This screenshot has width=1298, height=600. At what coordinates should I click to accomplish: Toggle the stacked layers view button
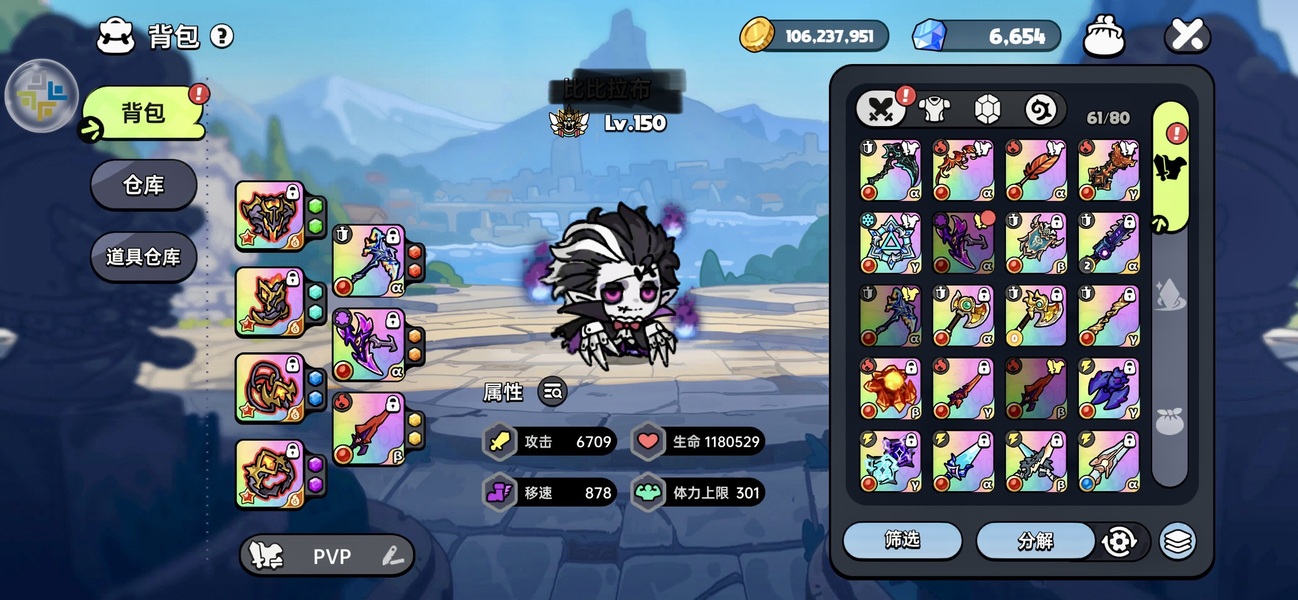pos(1178,541)
